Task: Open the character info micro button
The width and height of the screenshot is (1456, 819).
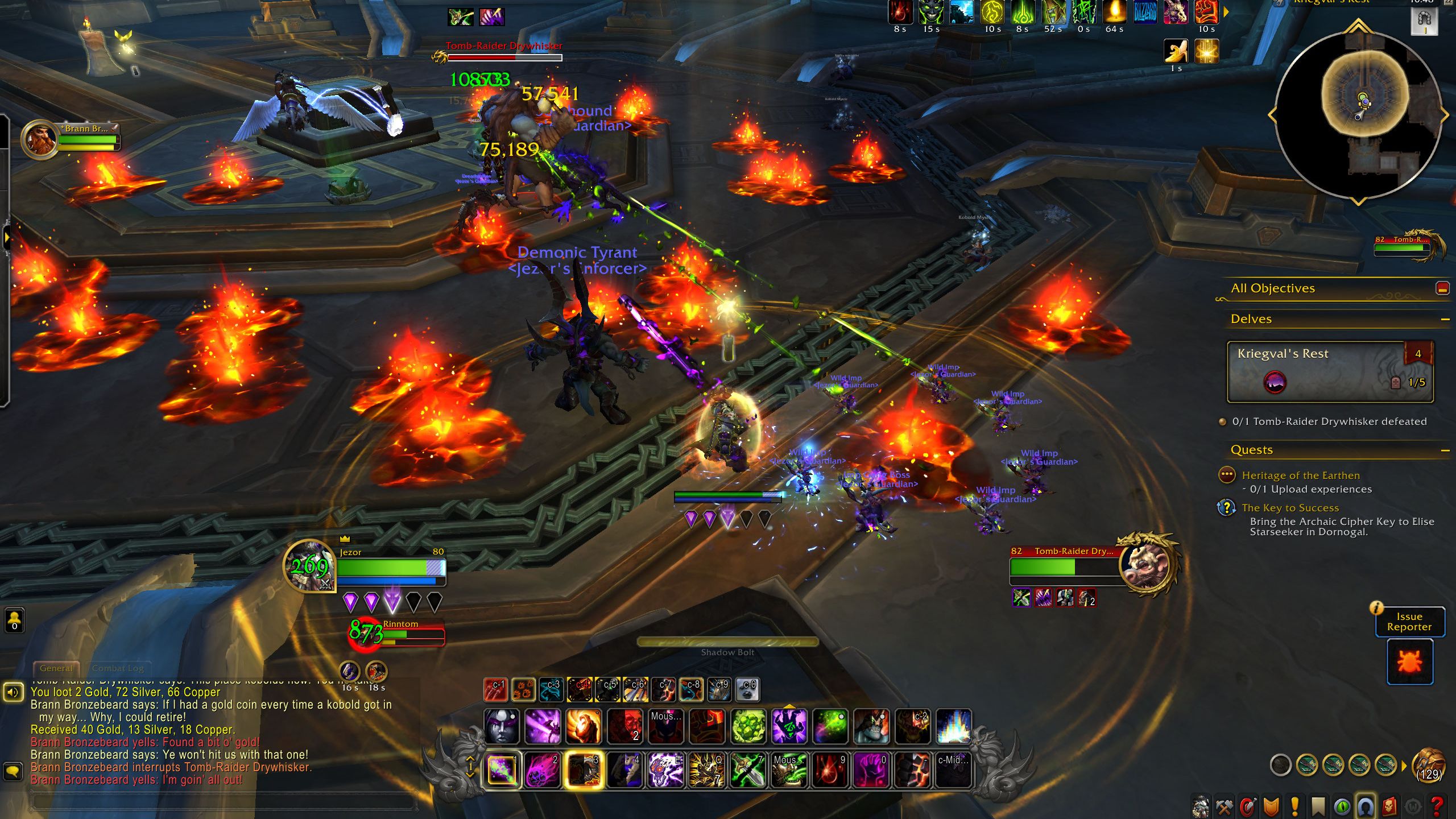Action: coord(1201,806)
